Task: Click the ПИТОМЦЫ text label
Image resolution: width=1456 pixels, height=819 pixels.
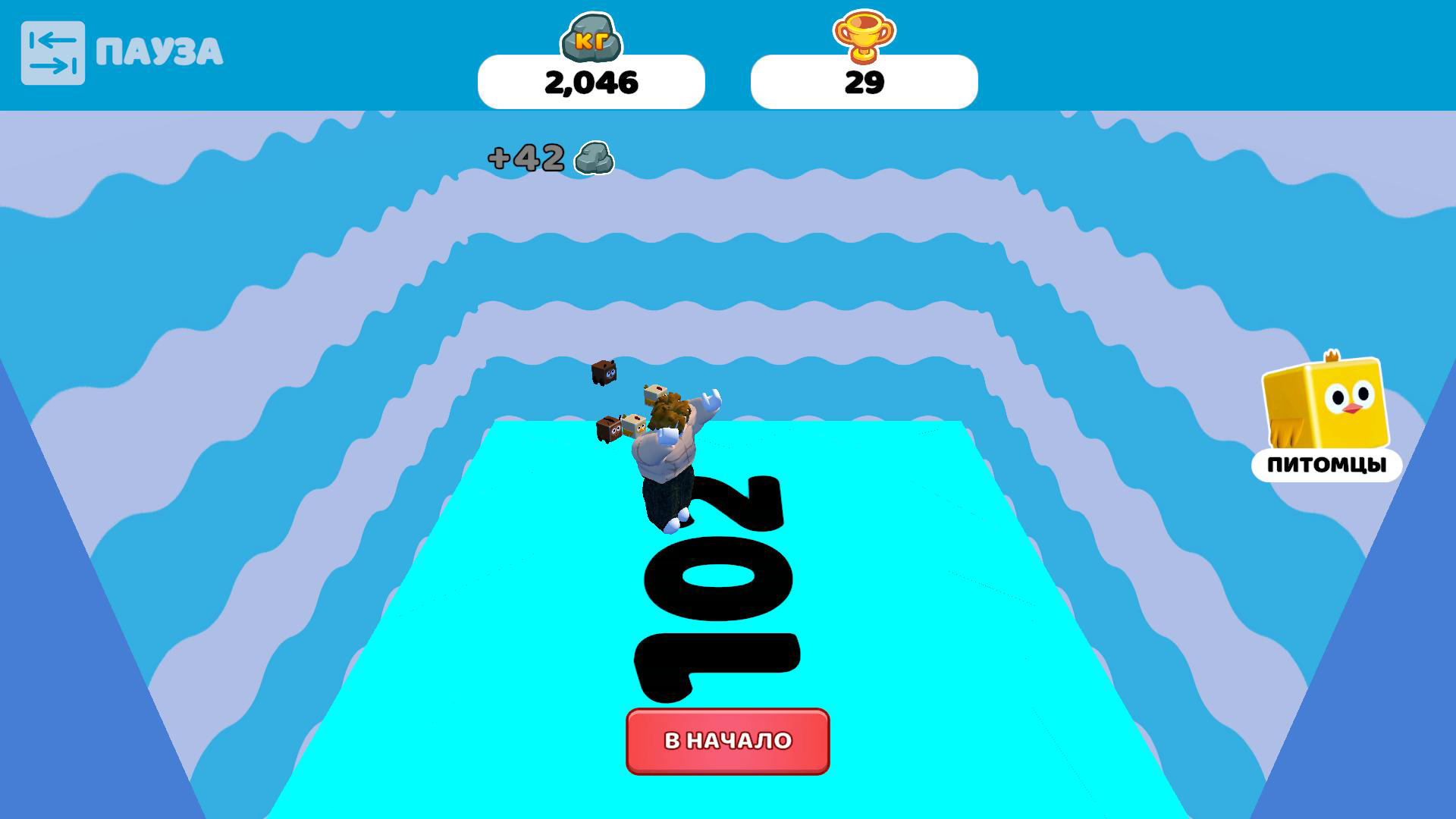Action: tap(1326, 465)
